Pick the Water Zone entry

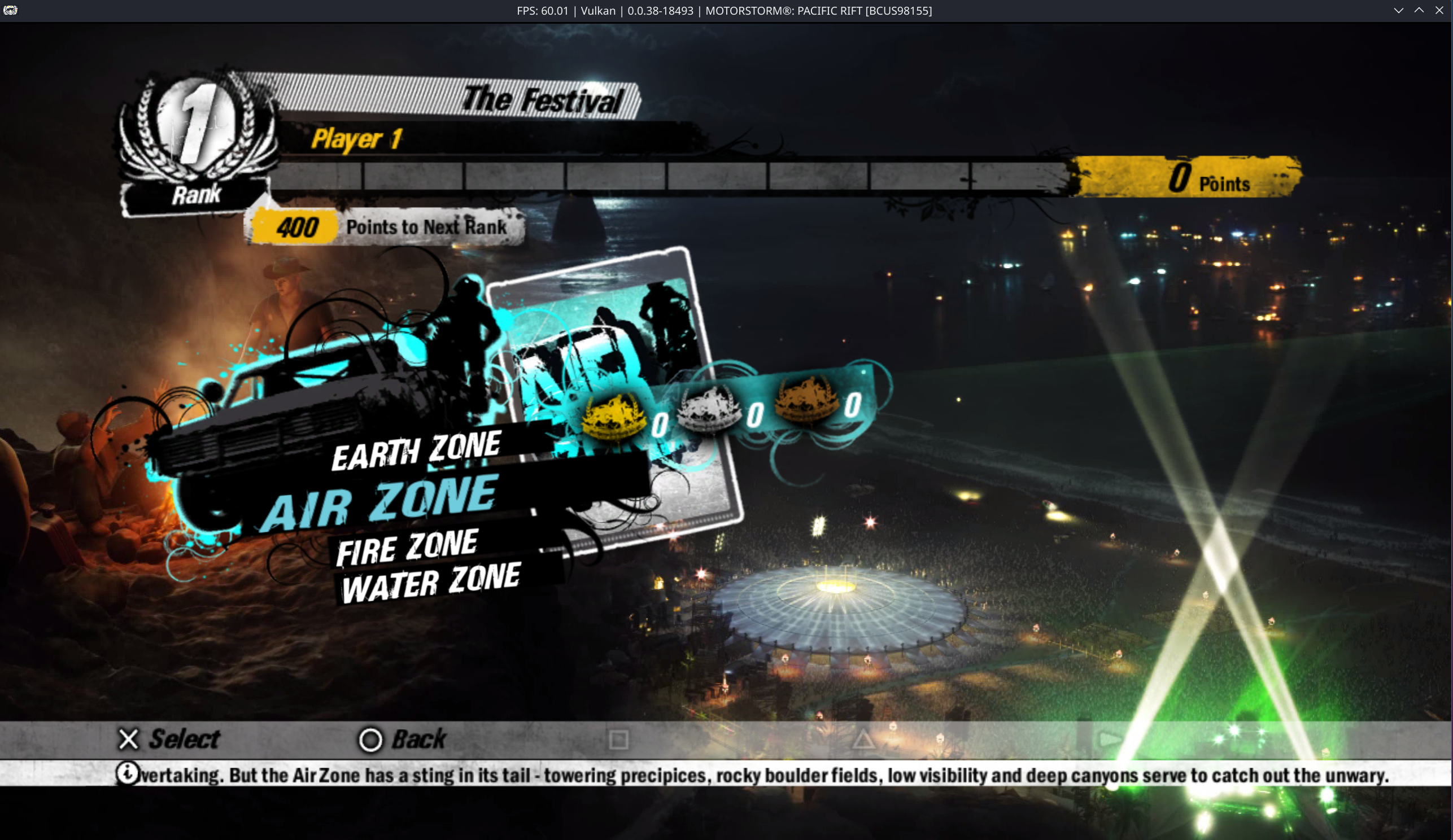point(430,583)
